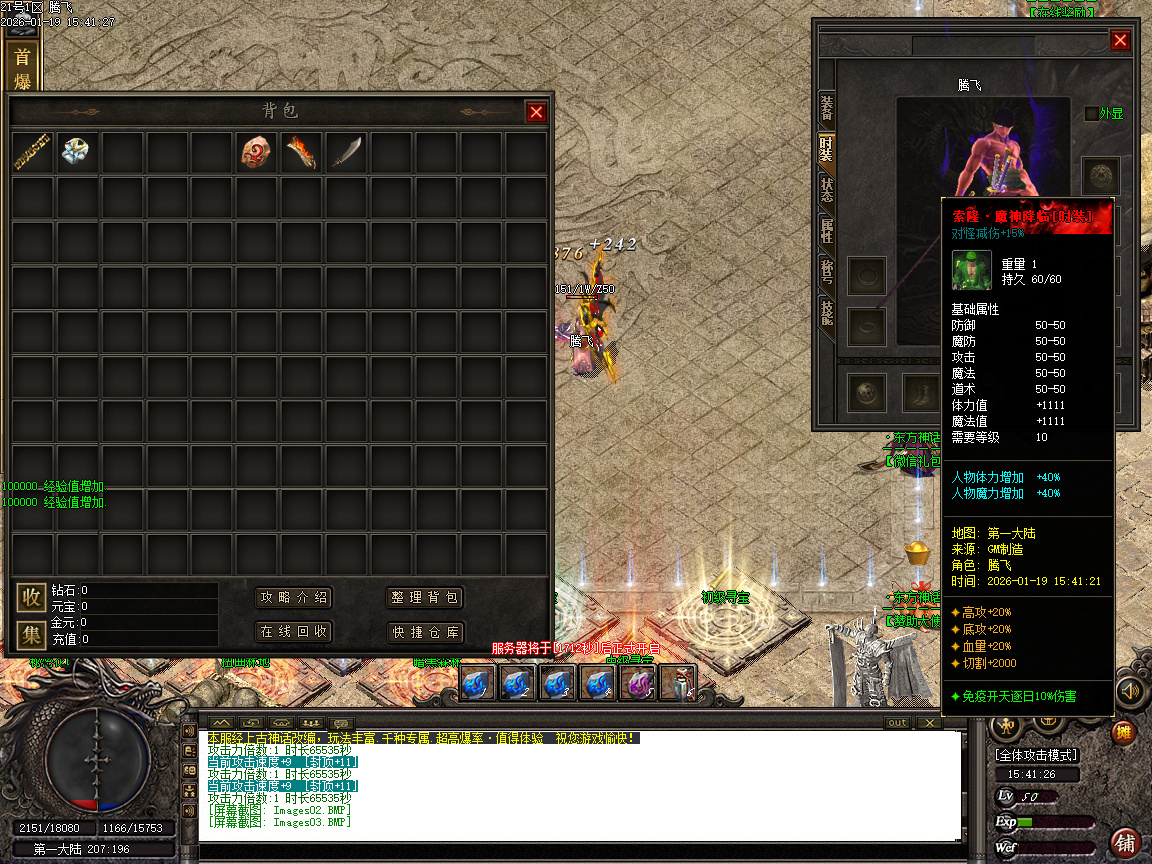This screenshot has width=1152, height=864.
Task: Select the steel broadsword item in the bag
Action: click(346, 152)
